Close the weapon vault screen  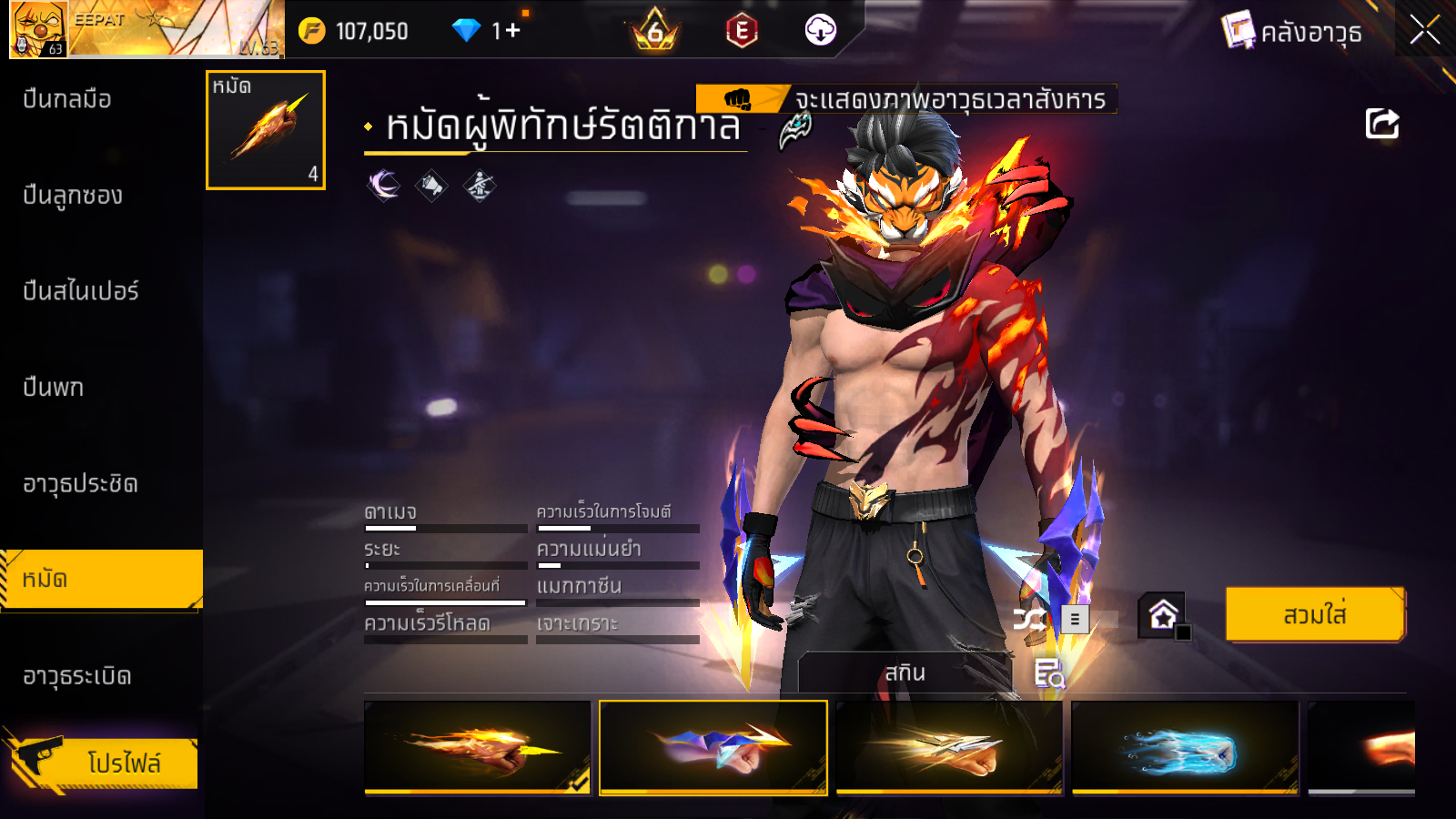click(x=1424, y=31)
